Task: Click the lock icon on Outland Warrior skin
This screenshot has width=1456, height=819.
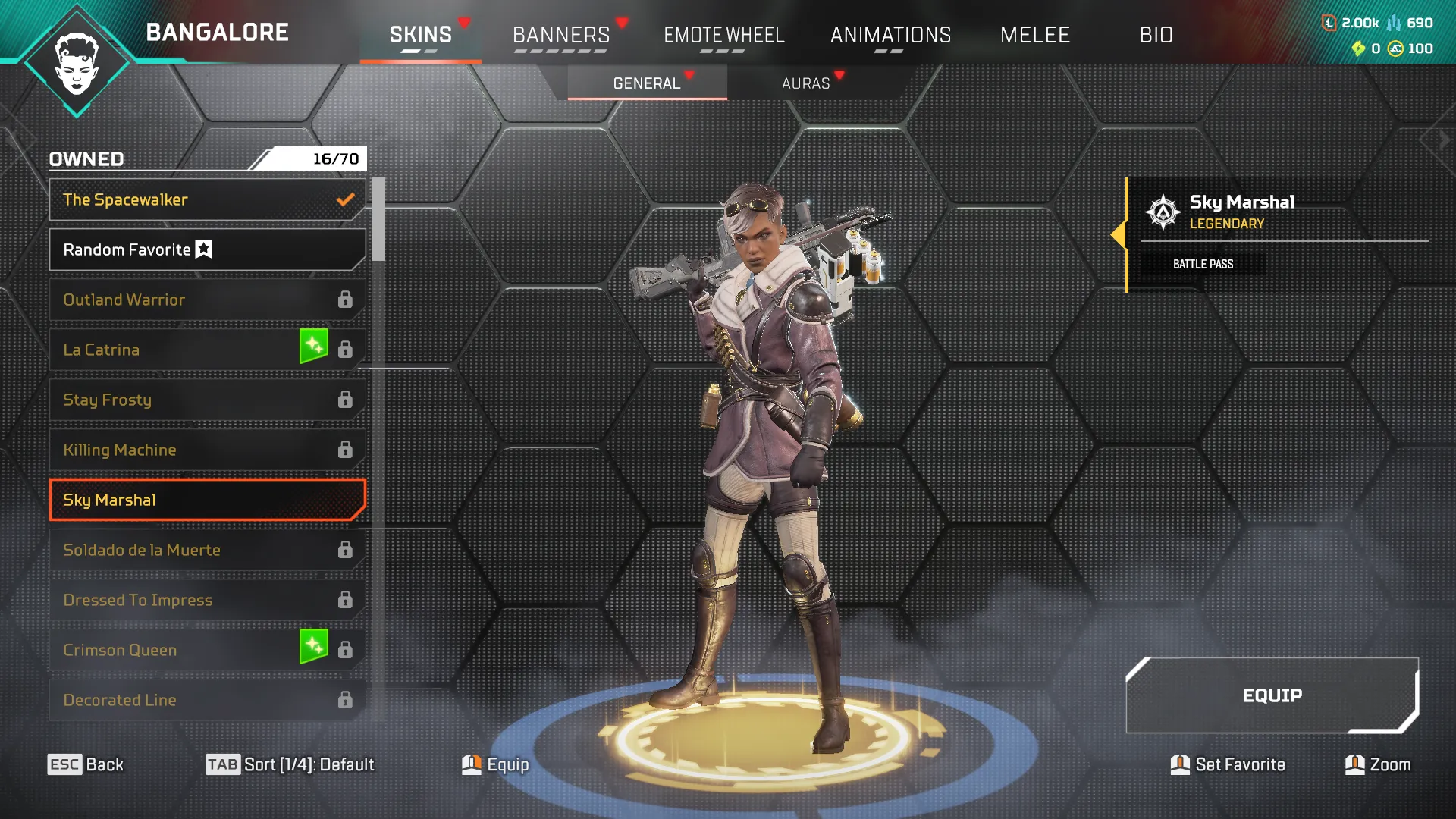Action: point(347,300)
